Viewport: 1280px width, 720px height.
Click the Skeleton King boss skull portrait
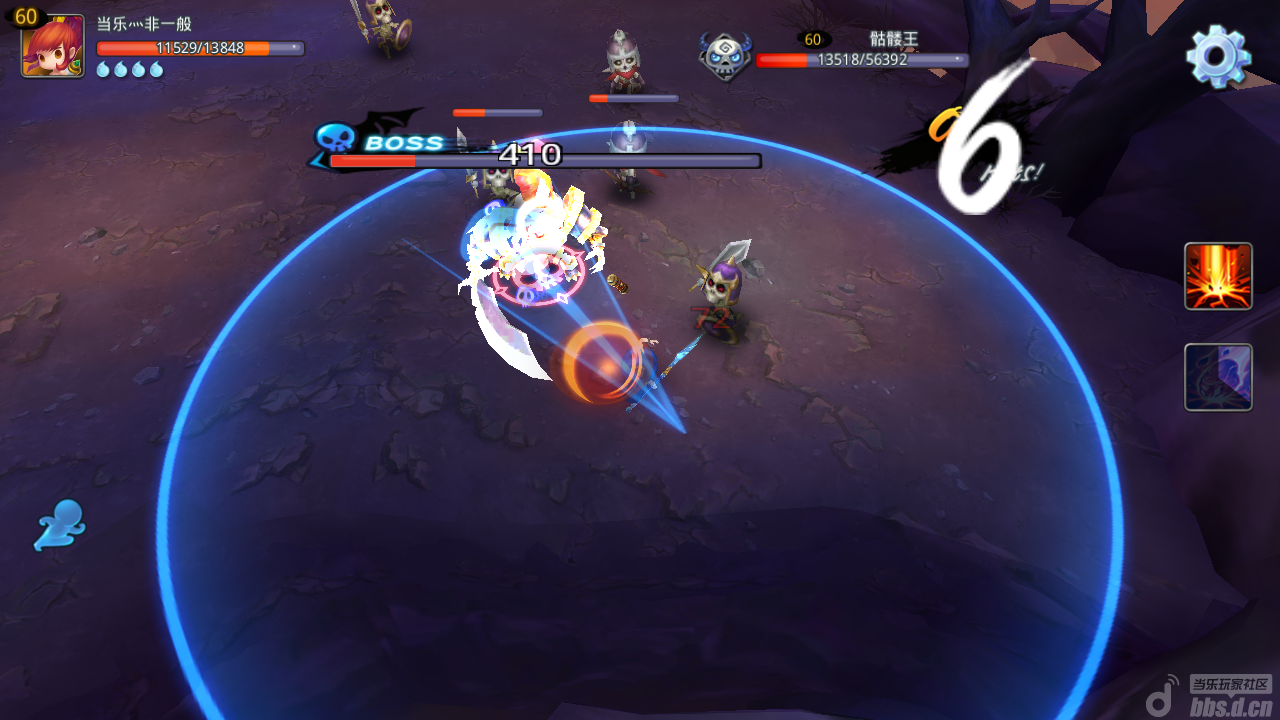725,56
